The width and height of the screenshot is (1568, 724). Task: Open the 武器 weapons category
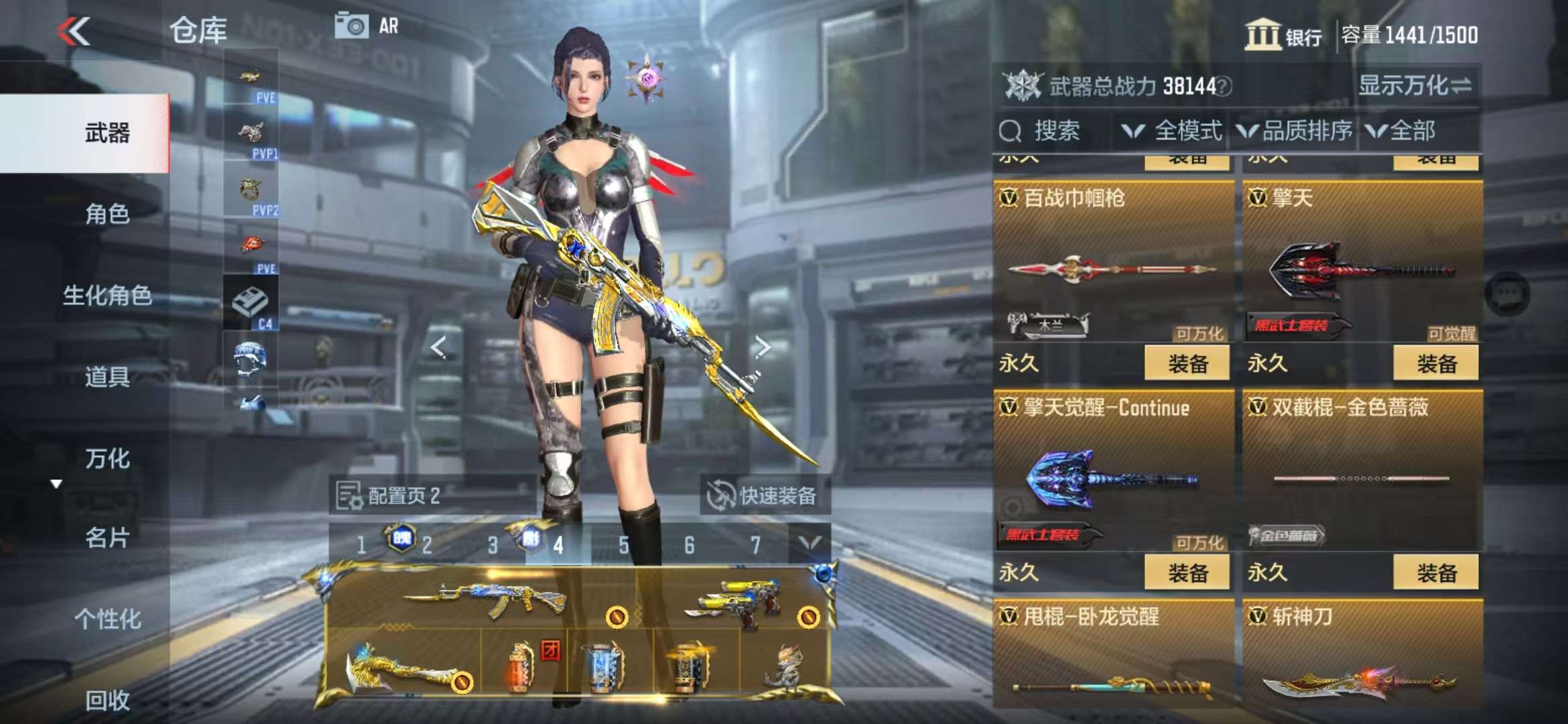pyautogui.click(x=107, y=133)
